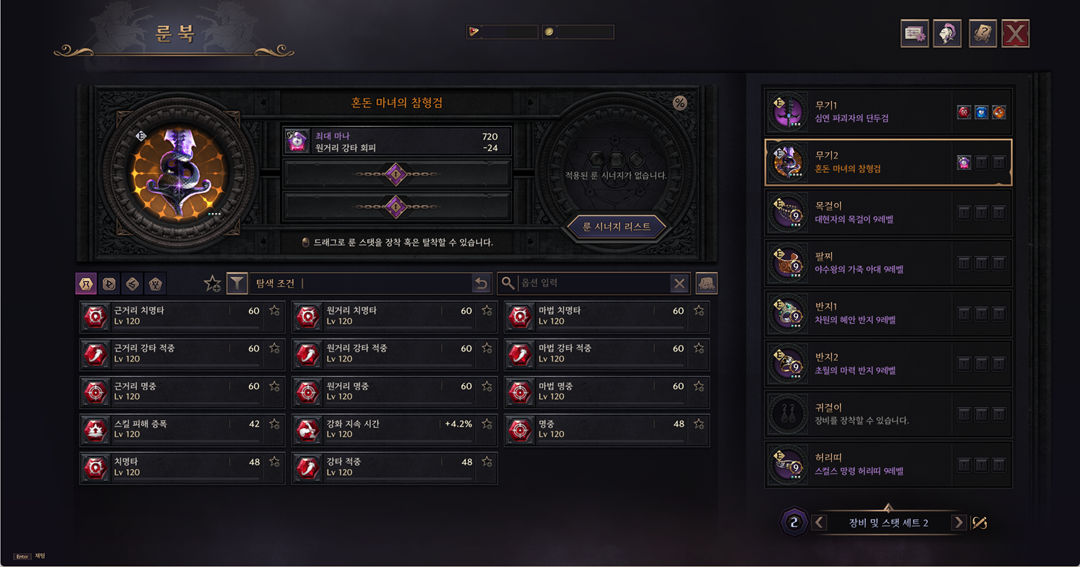Select the 반지1 ring equipment row
The image size is (1080, 567).
(x=888, y=314)
